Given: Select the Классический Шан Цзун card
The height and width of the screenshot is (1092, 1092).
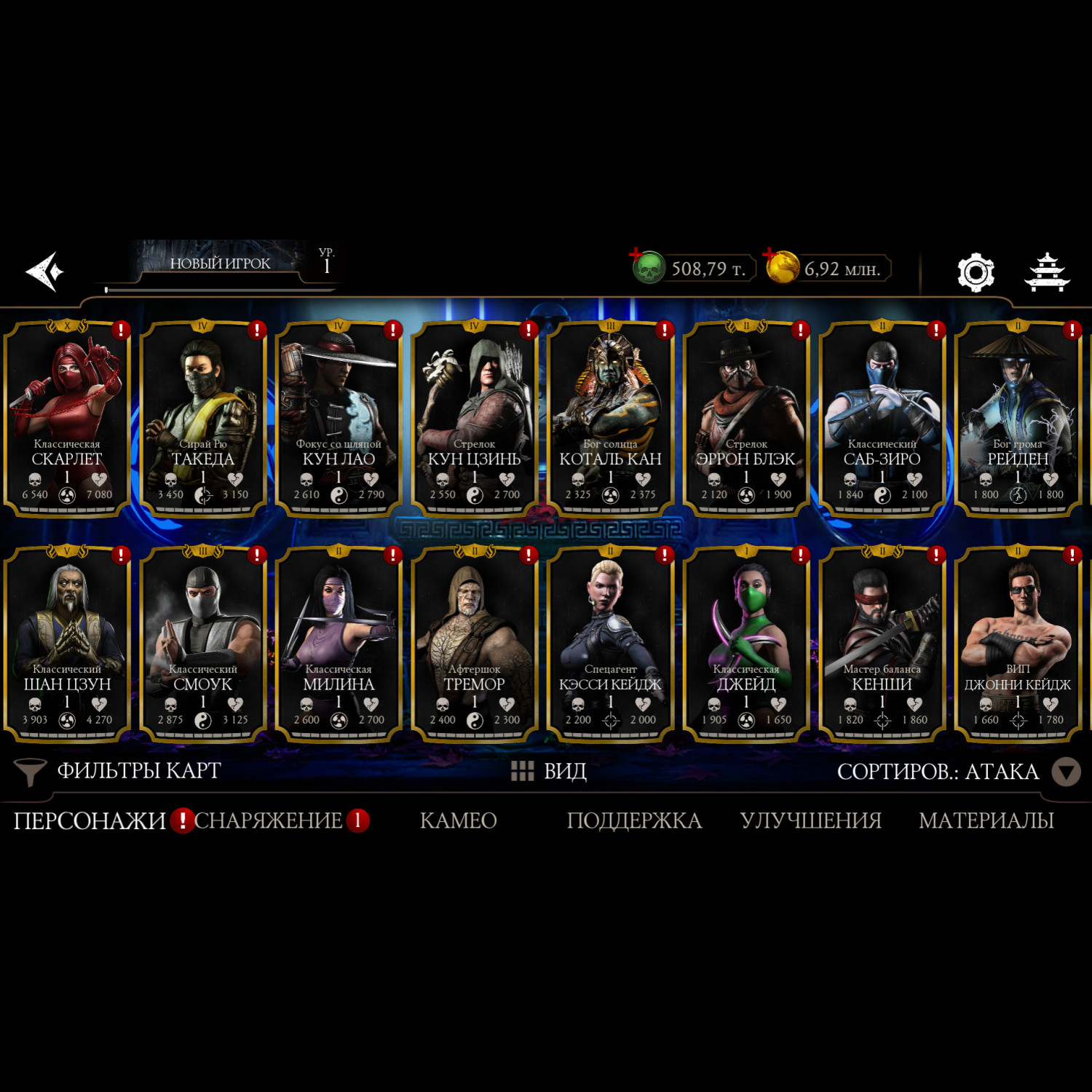Looking at the screenshot, I should pos(67,644).
